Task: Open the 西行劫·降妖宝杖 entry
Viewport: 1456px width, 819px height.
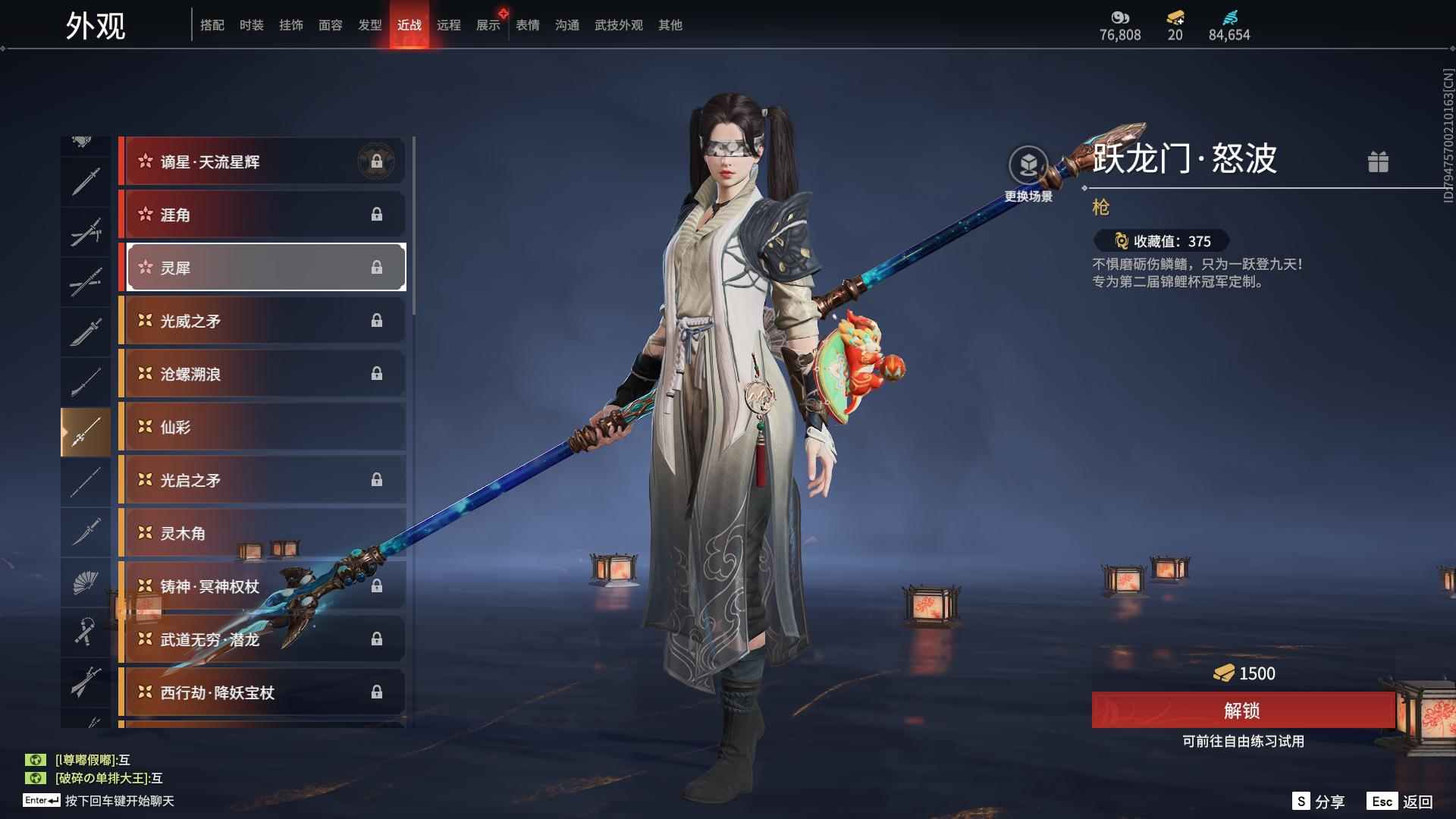Action: 262,692
